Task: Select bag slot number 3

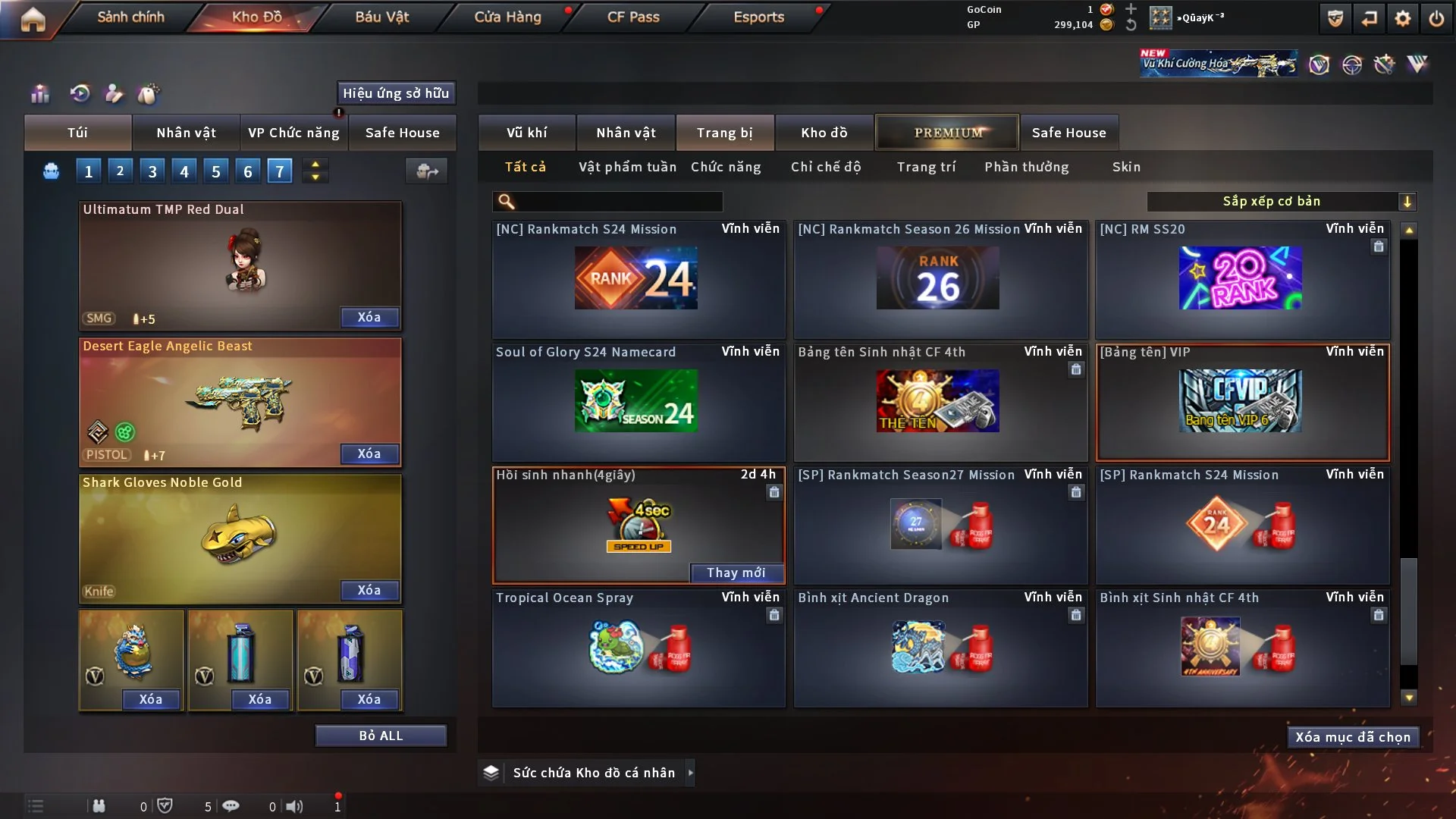Action: coord(152,171)
